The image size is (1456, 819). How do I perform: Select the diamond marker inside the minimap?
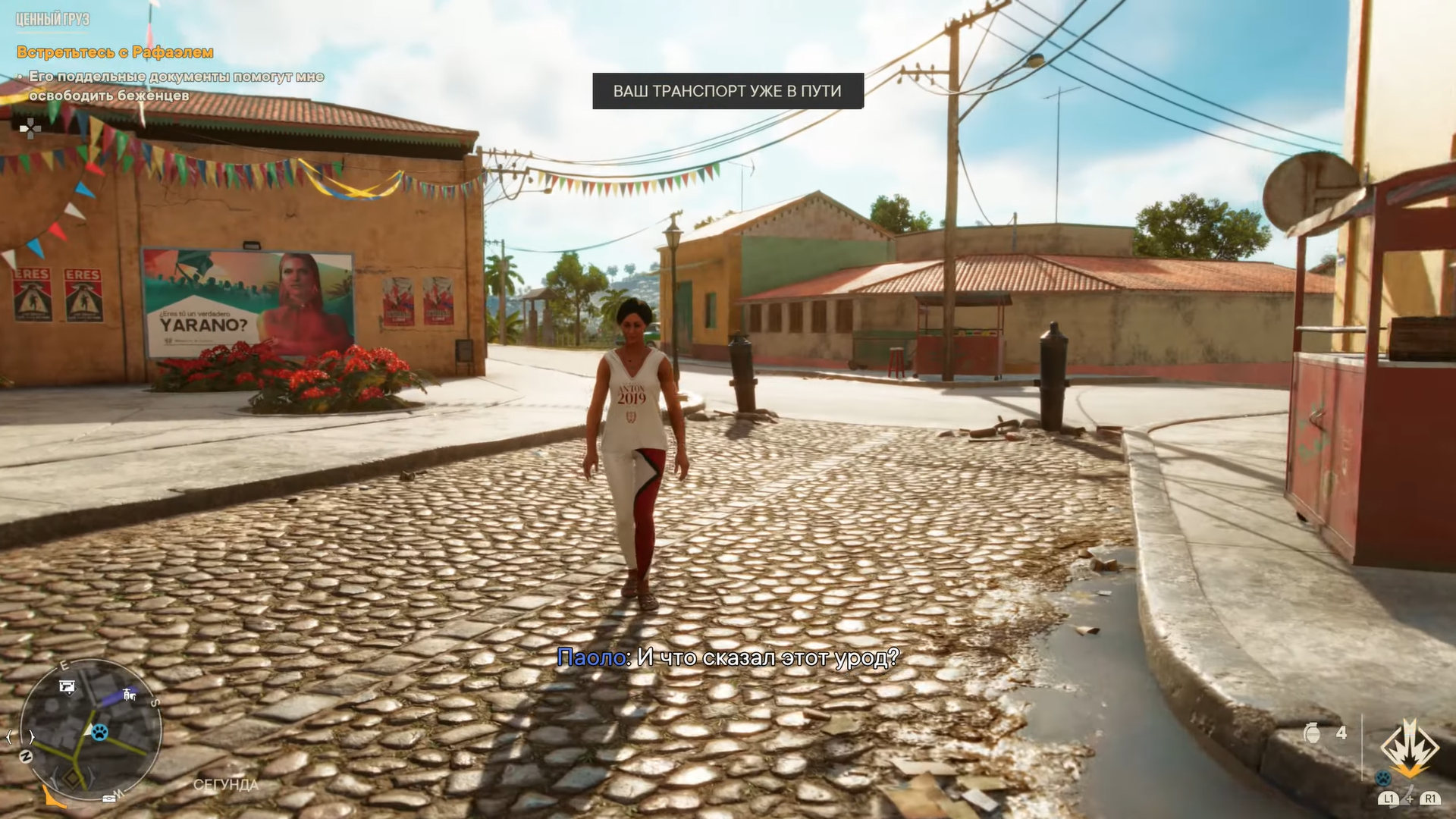(x=74, y=778)
